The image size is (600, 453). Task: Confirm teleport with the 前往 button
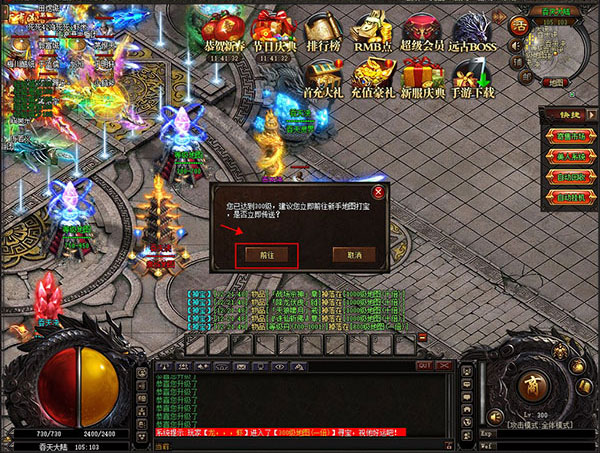click(x=267, y=255)
